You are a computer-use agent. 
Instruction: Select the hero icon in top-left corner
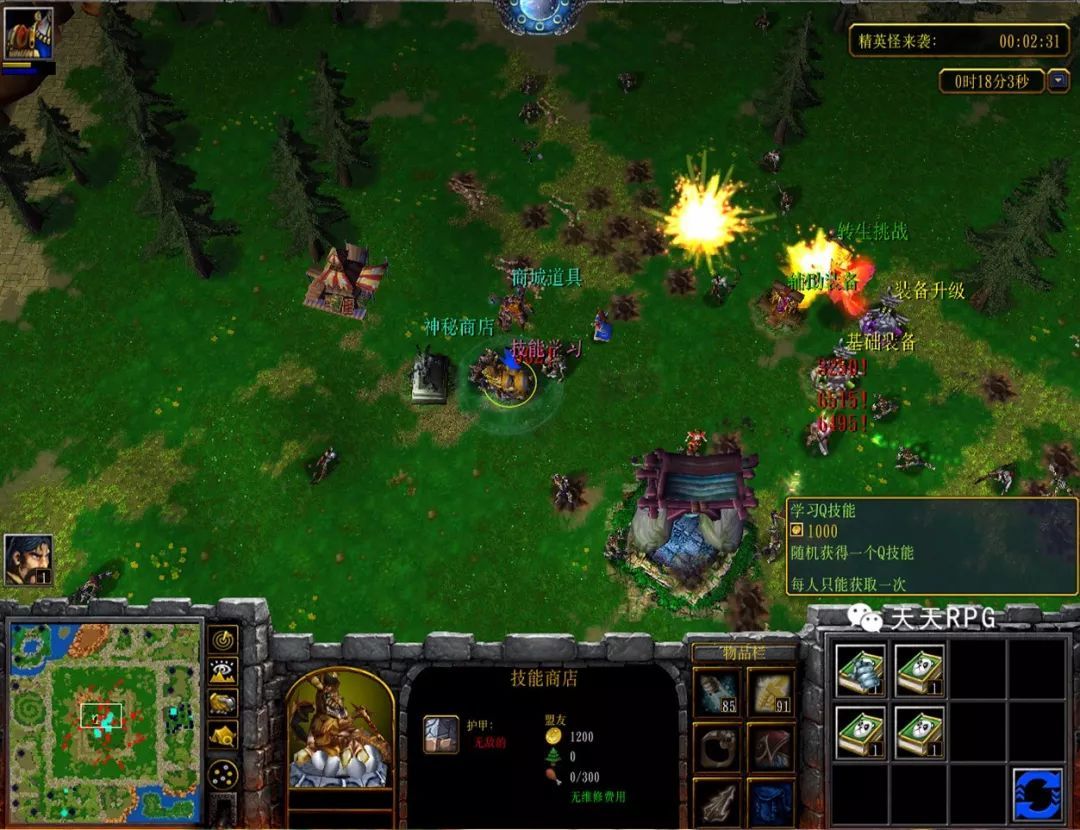click(x=28, y=37)
